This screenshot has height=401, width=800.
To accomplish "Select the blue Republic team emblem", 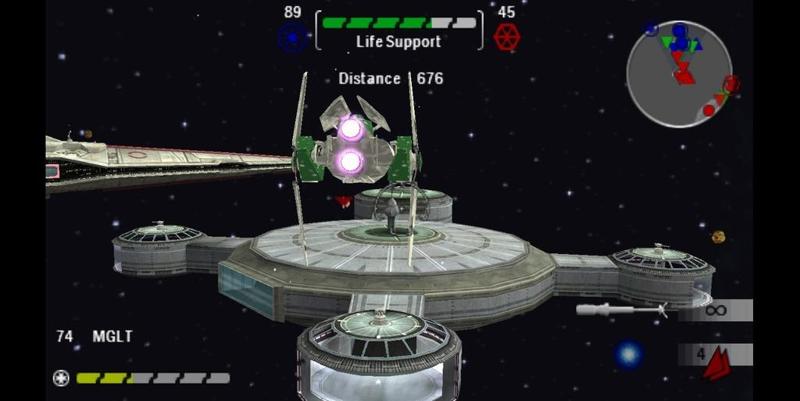I will point(291,38).
